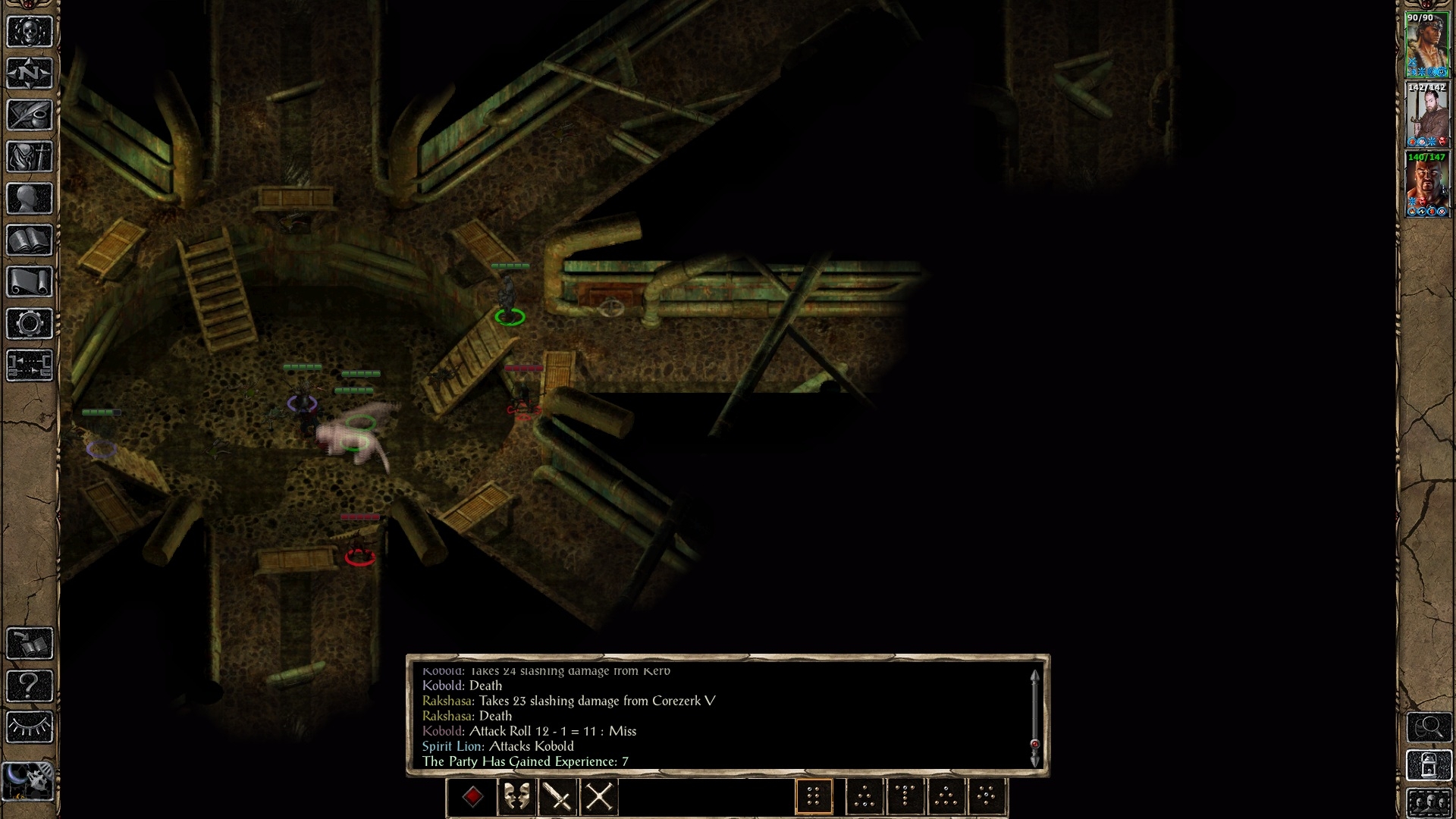Select the top party portrait with 90/90 health

click(x=1427, y=45)
